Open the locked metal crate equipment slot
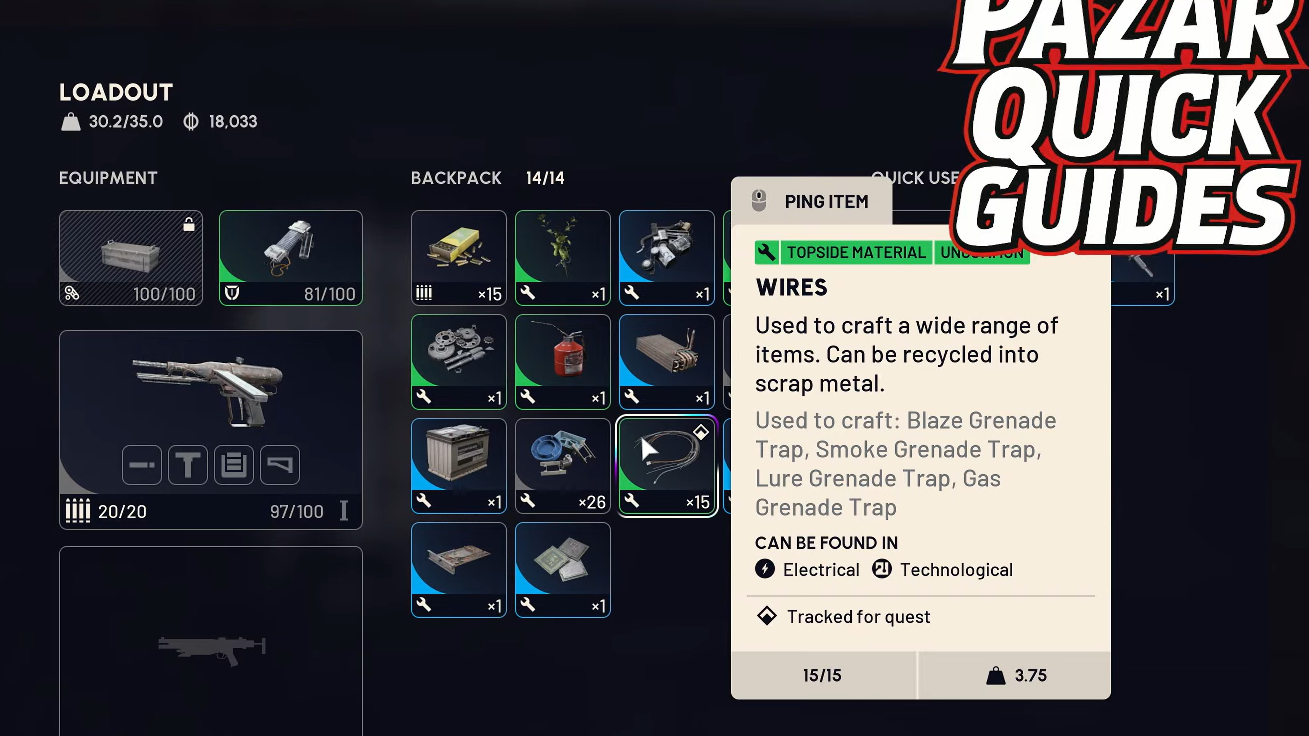Viewport: 1309px width, 736px height. [131, 257]
